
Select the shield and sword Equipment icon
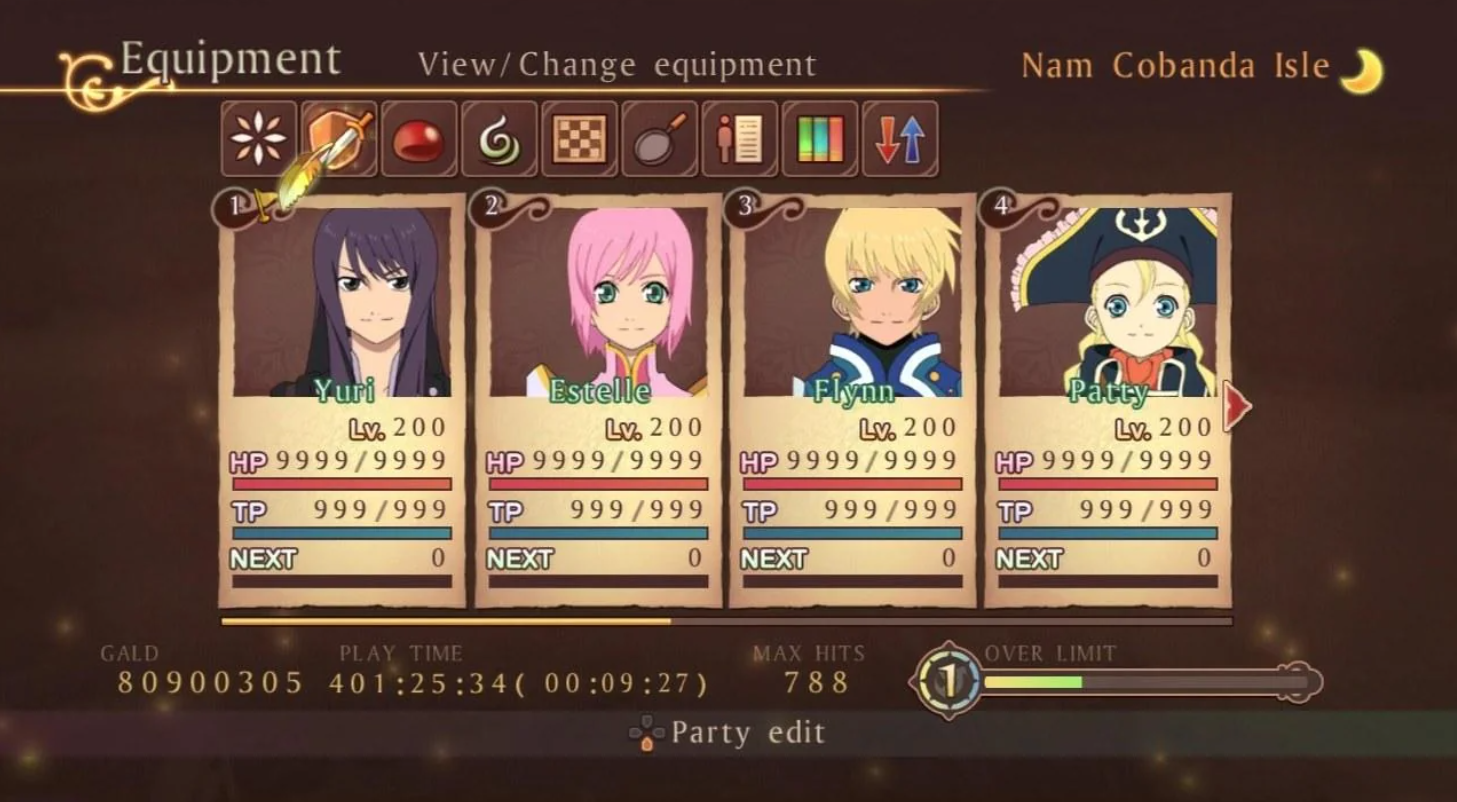[x=339, y=139]
